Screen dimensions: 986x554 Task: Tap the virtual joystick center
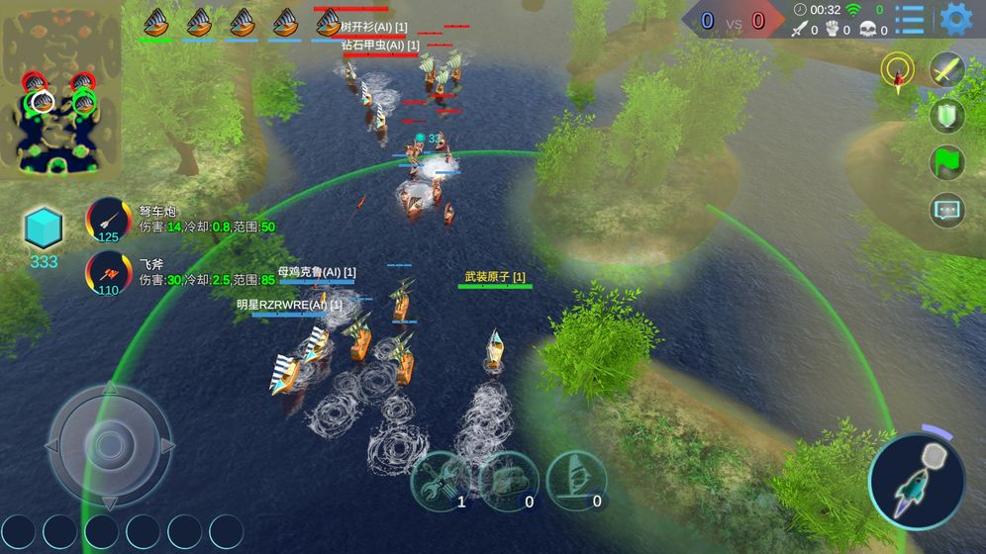click(x=110, y=443)
